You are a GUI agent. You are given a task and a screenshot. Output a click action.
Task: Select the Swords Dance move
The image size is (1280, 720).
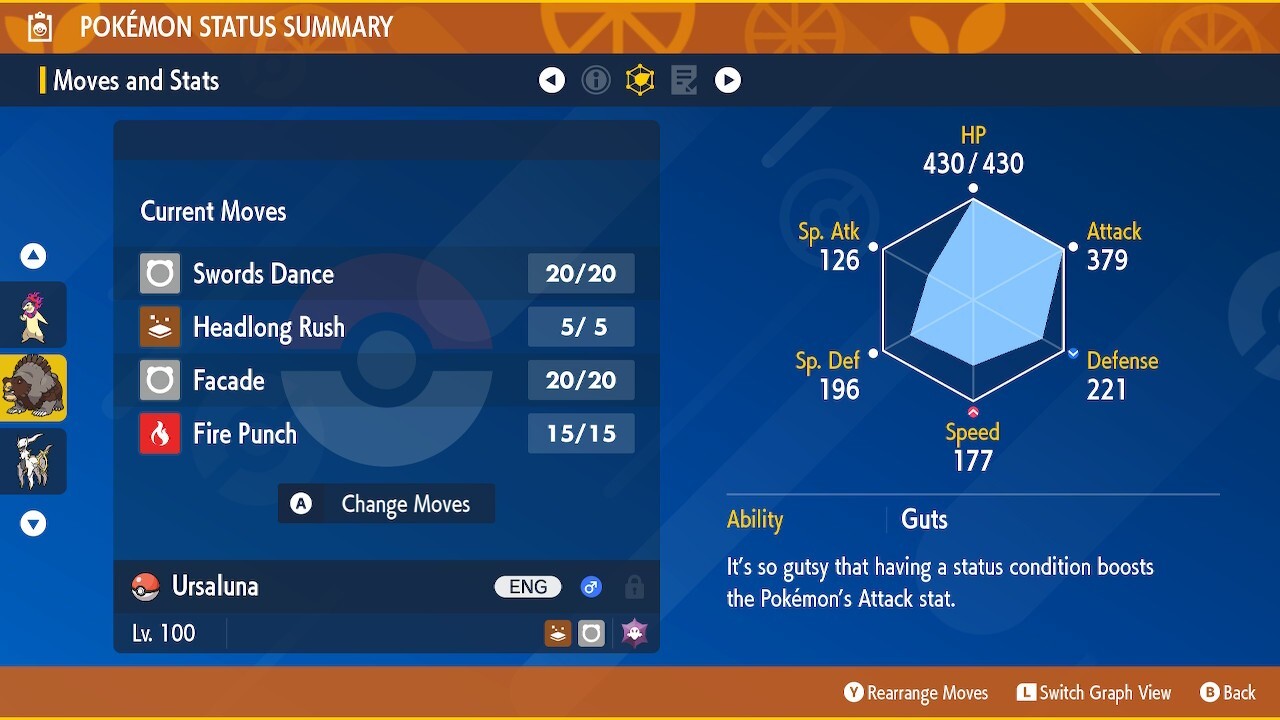[x=386, y=273]
